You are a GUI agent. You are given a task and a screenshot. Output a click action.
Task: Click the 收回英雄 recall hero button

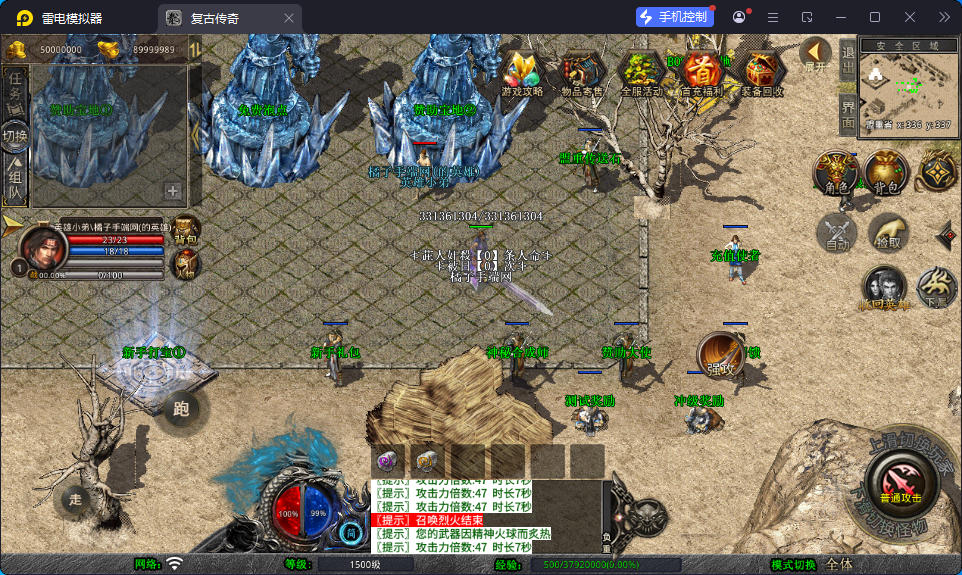coord(884,288)
